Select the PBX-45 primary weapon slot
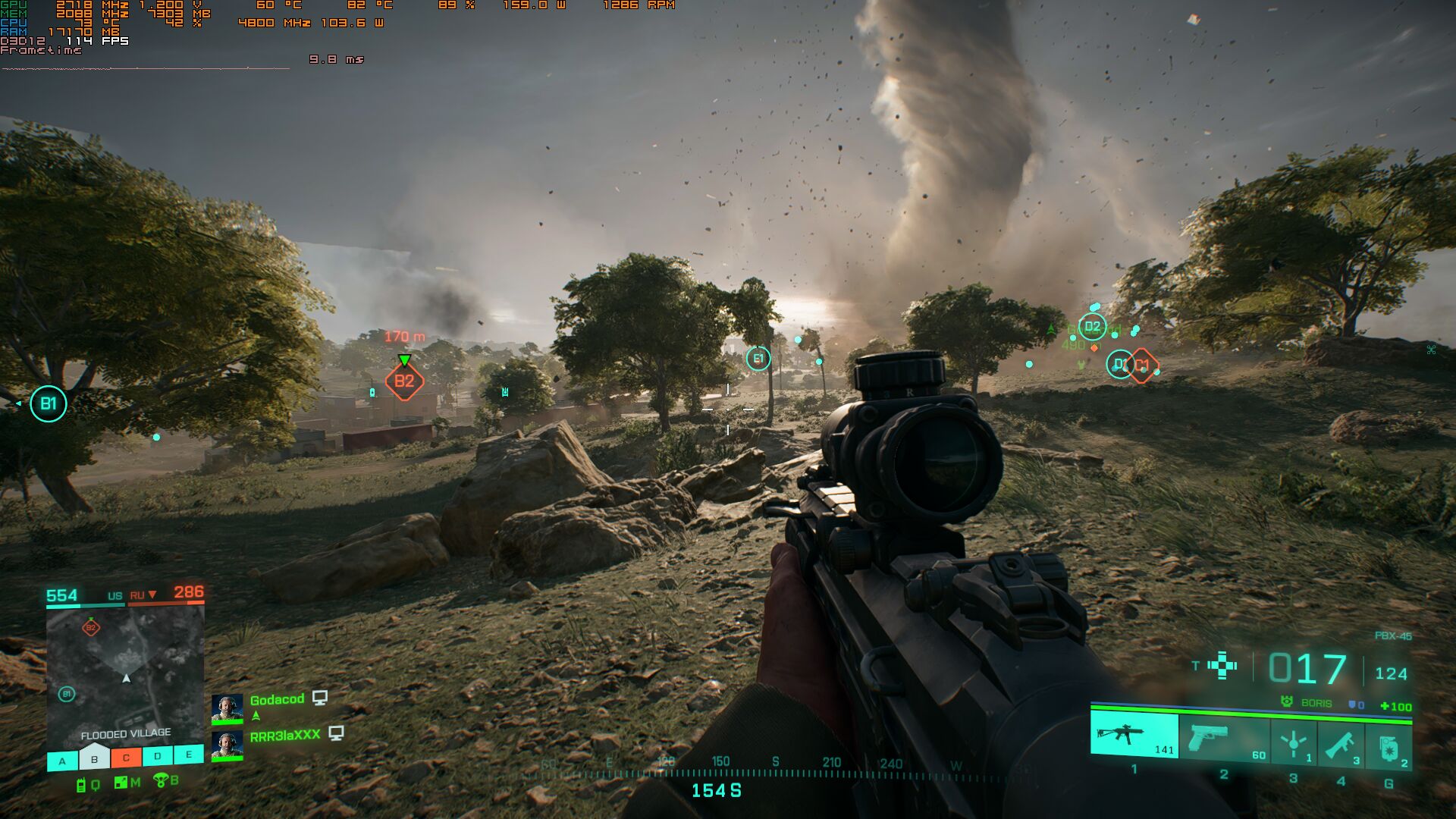Screen dimensions: 1456x819 coord(1134,735)
